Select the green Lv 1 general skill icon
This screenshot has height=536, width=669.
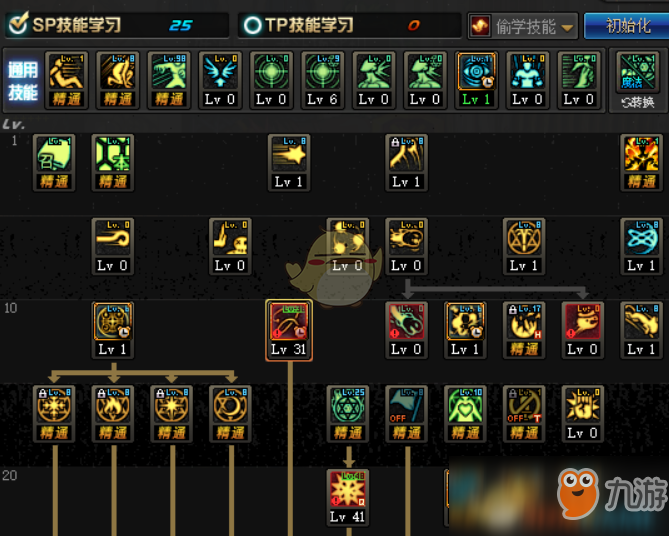(x=477, y=78)
